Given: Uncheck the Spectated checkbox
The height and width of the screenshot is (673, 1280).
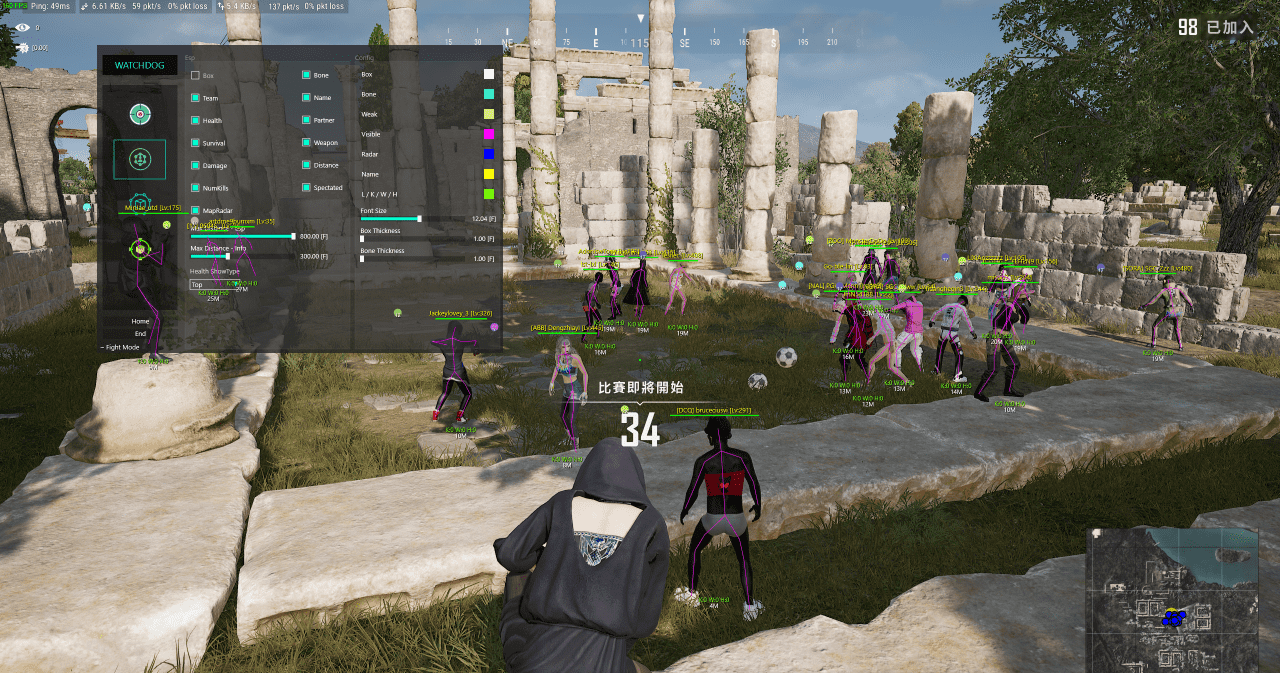Looking at the screenshot, I should click(x=307, y=187).
